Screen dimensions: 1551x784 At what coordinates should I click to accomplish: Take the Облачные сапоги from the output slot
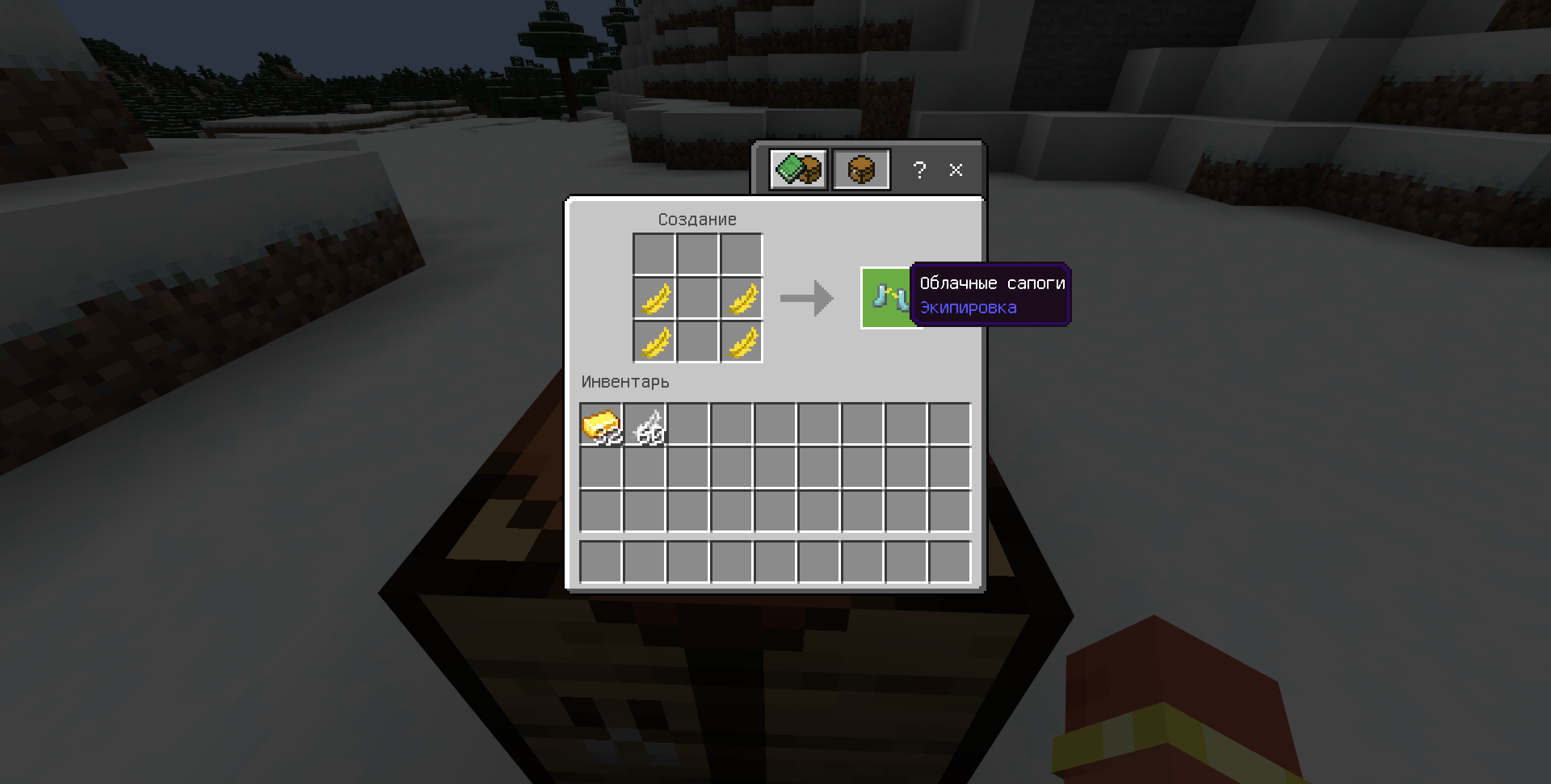point(889,298)
